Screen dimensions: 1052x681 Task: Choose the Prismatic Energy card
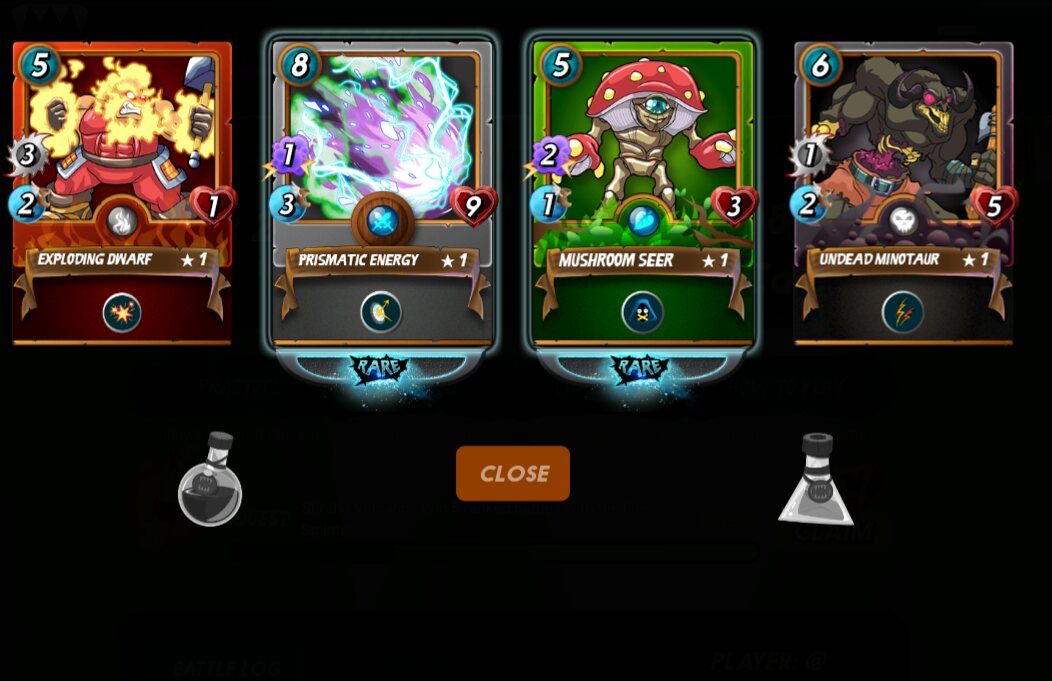pos(382,150)
